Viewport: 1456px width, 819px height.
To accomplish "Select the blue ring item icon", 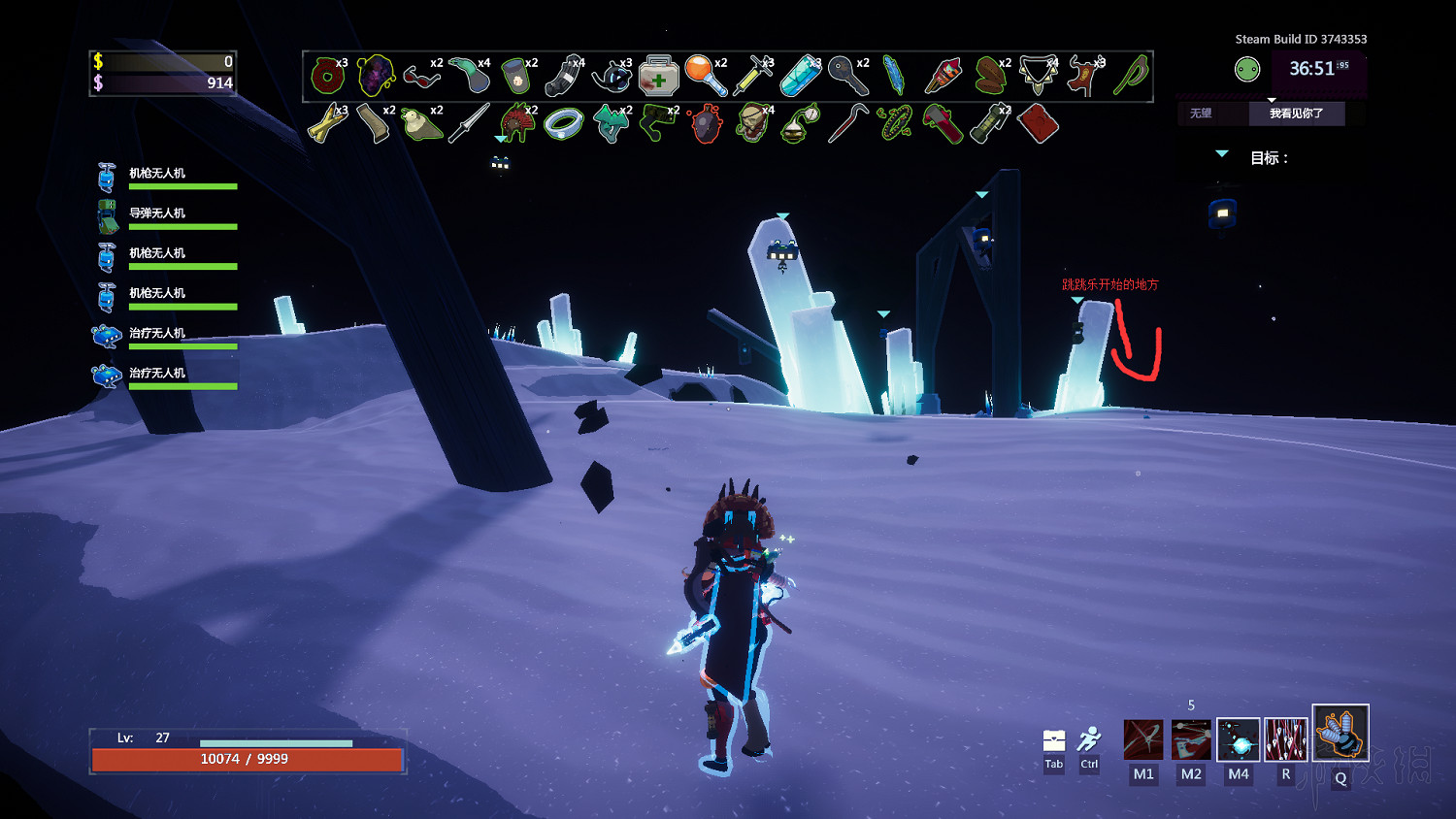I will [563, 124].
